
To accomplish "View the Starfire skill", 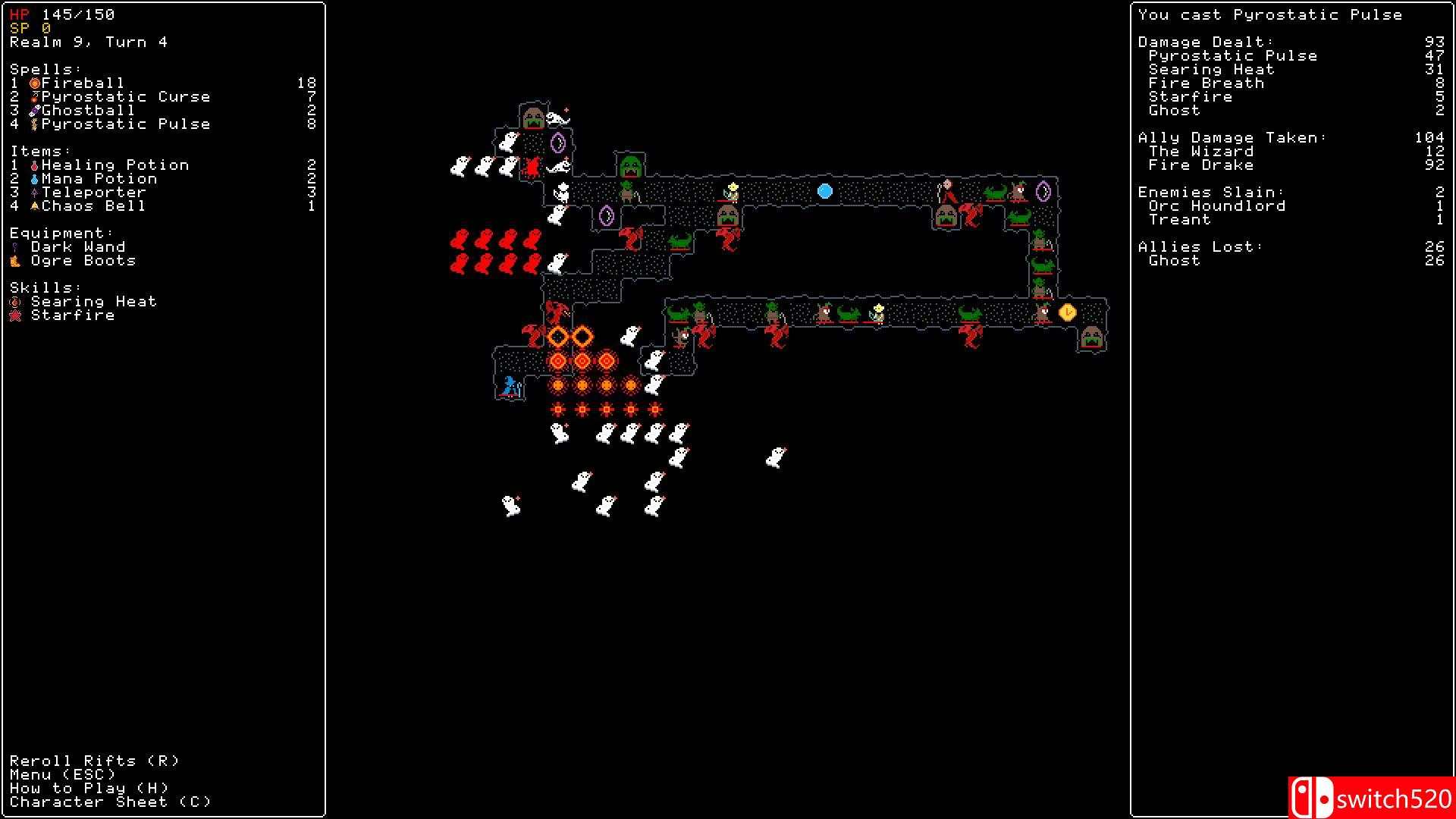I will pos(73,315).
